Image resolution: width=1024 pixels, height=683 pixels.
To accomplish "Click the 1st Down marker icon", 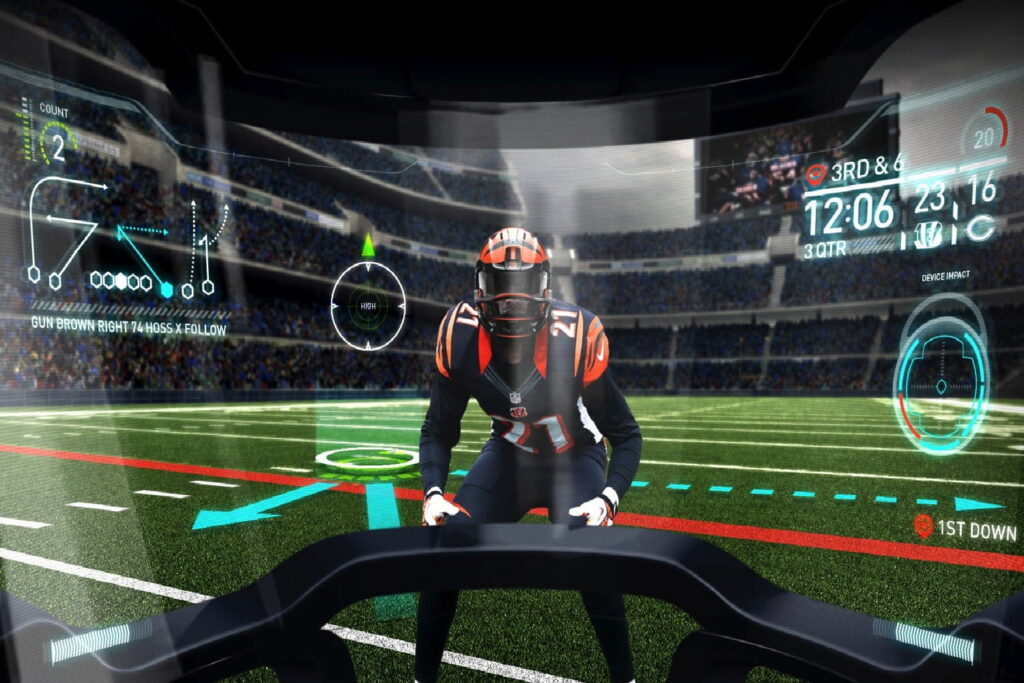I will point(923,527).
